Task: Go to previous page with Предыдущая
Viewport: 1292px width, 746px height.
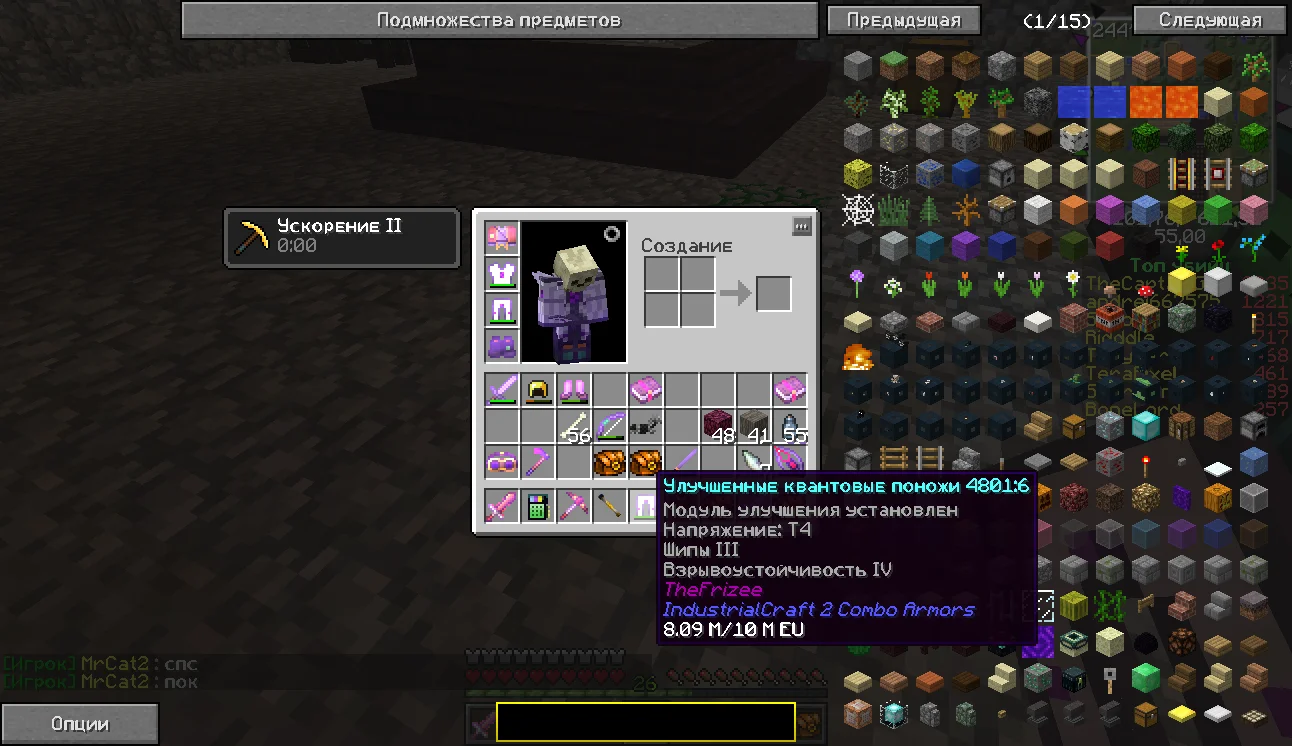Action: coord(903,20)
